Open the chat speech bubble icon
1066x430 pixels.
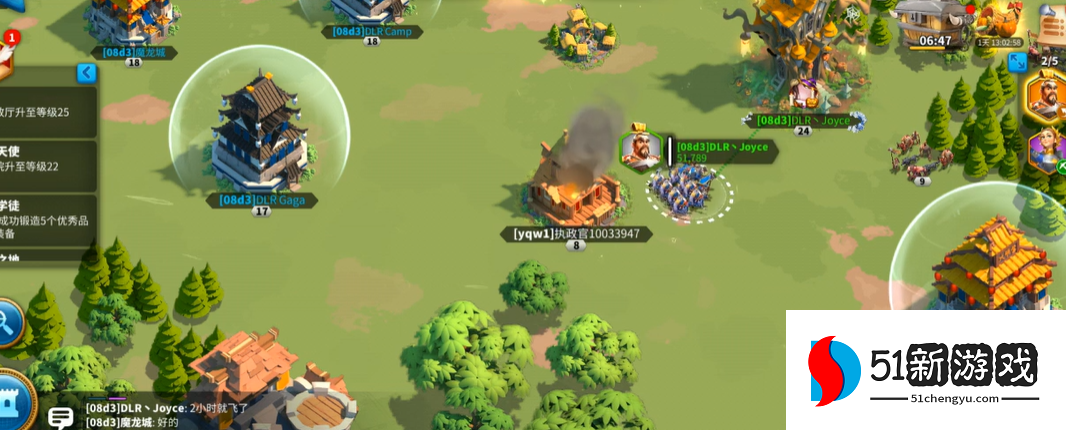[61, 418]
